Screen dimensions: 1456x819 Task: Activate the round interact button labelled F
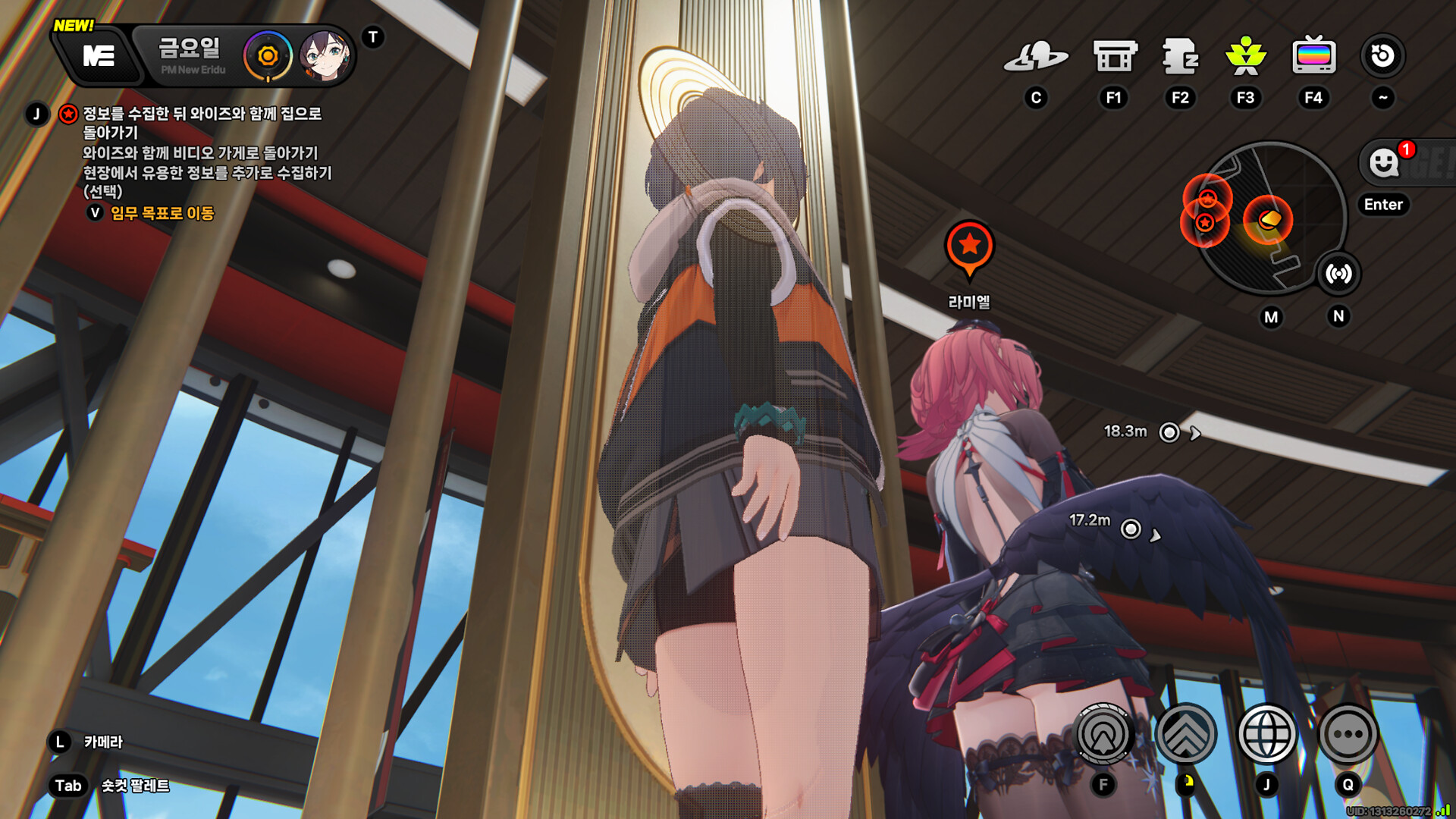1103,734
